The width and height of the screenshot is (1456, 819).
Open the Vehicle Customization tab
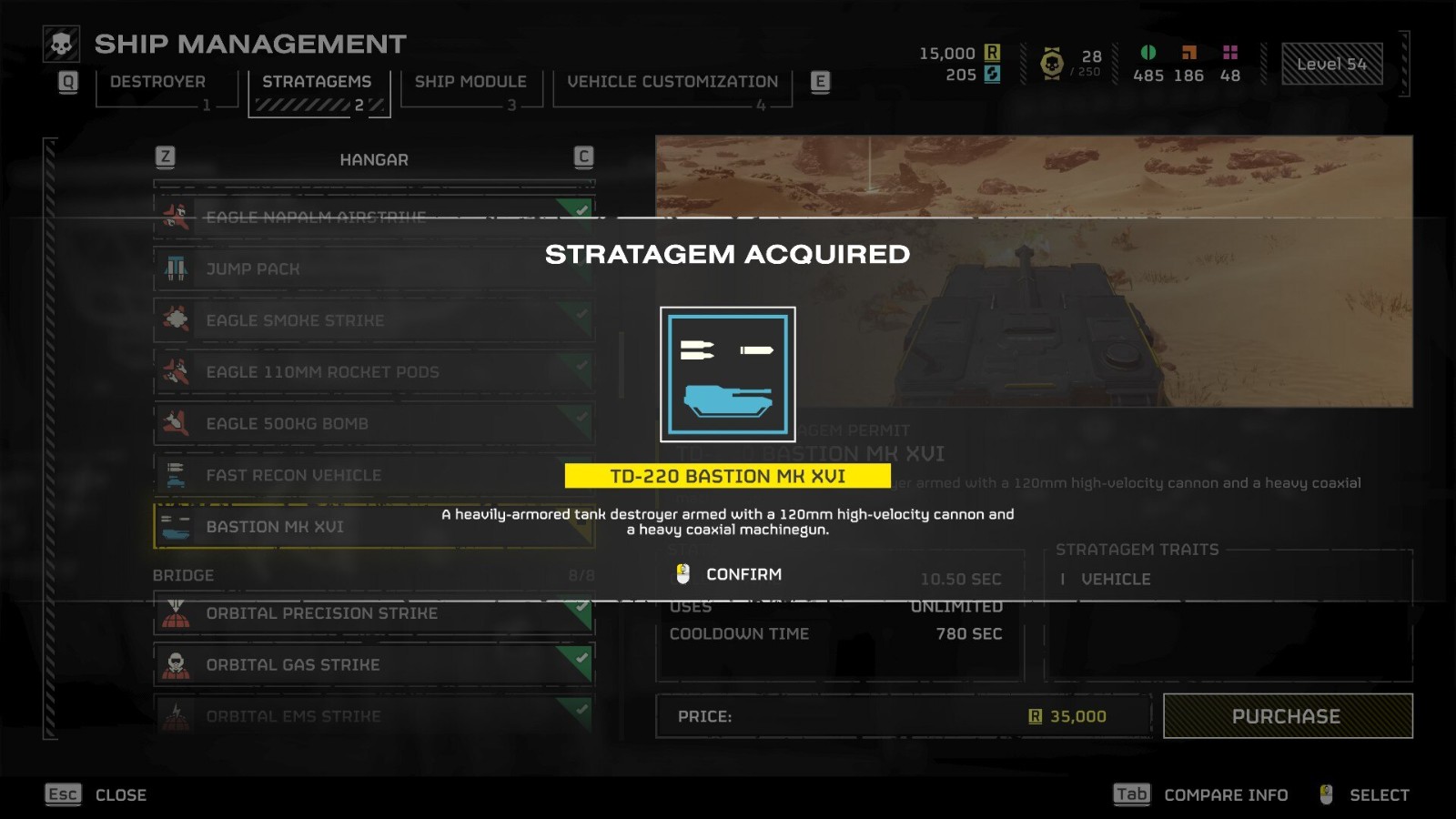672,82
